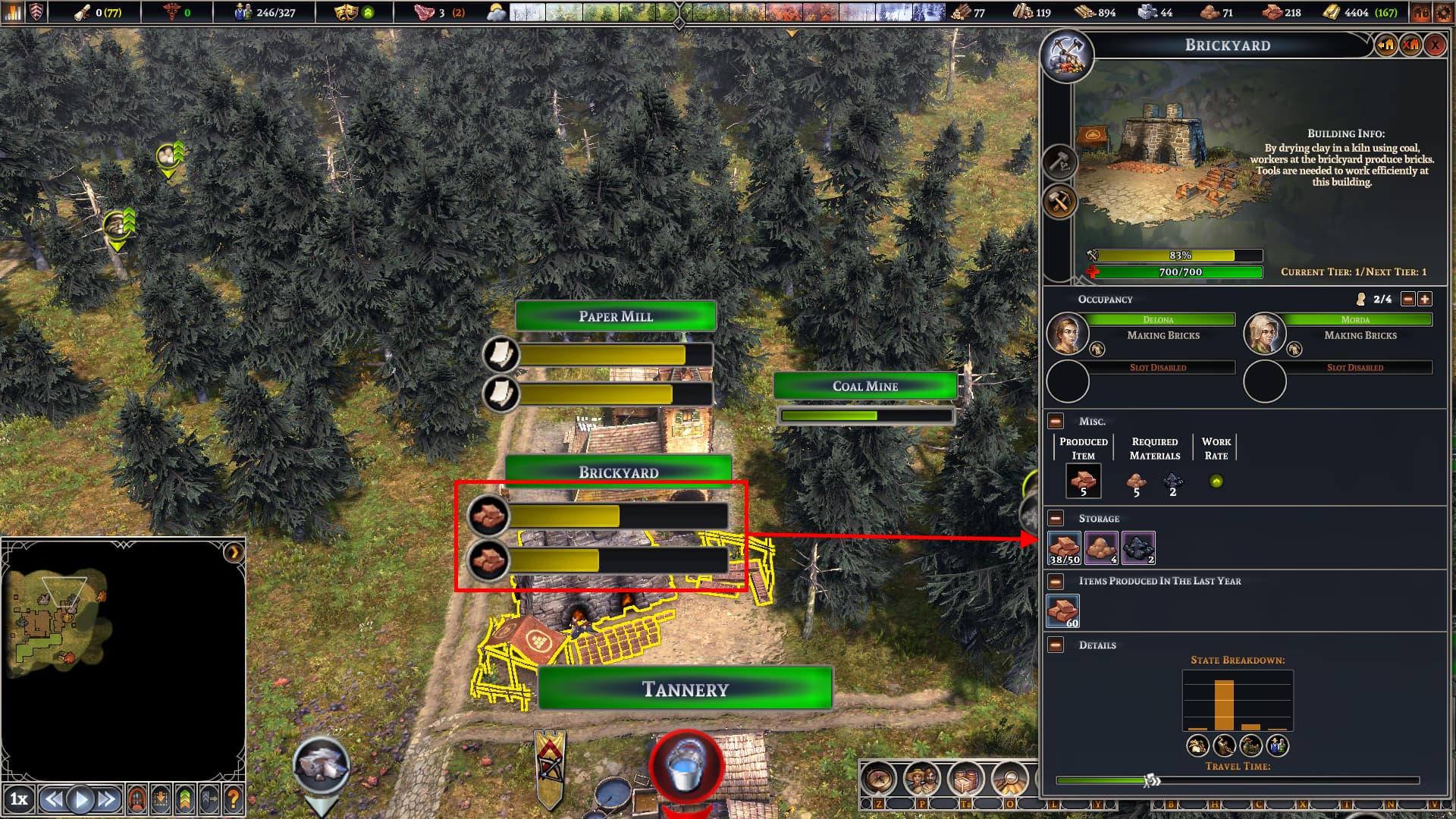Screen dimensions: 1456x819
Task: Slow down the game with rewind
Action: pos(53,799)
